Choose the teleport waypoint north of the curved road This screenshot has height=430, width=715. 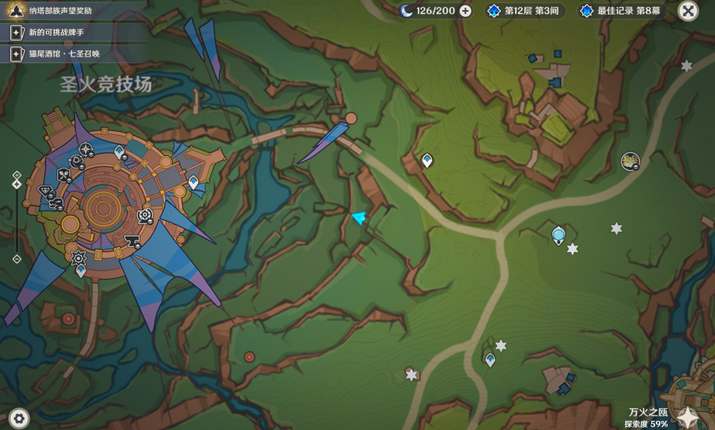click(x=427, y=160)
